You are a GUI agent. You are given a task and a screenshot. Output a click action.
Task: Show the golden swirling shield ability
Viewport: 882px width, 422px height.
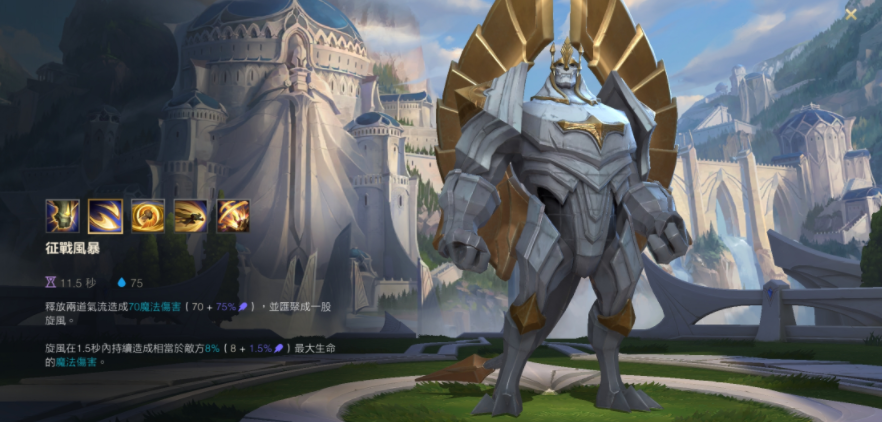[x=148, y=216]
